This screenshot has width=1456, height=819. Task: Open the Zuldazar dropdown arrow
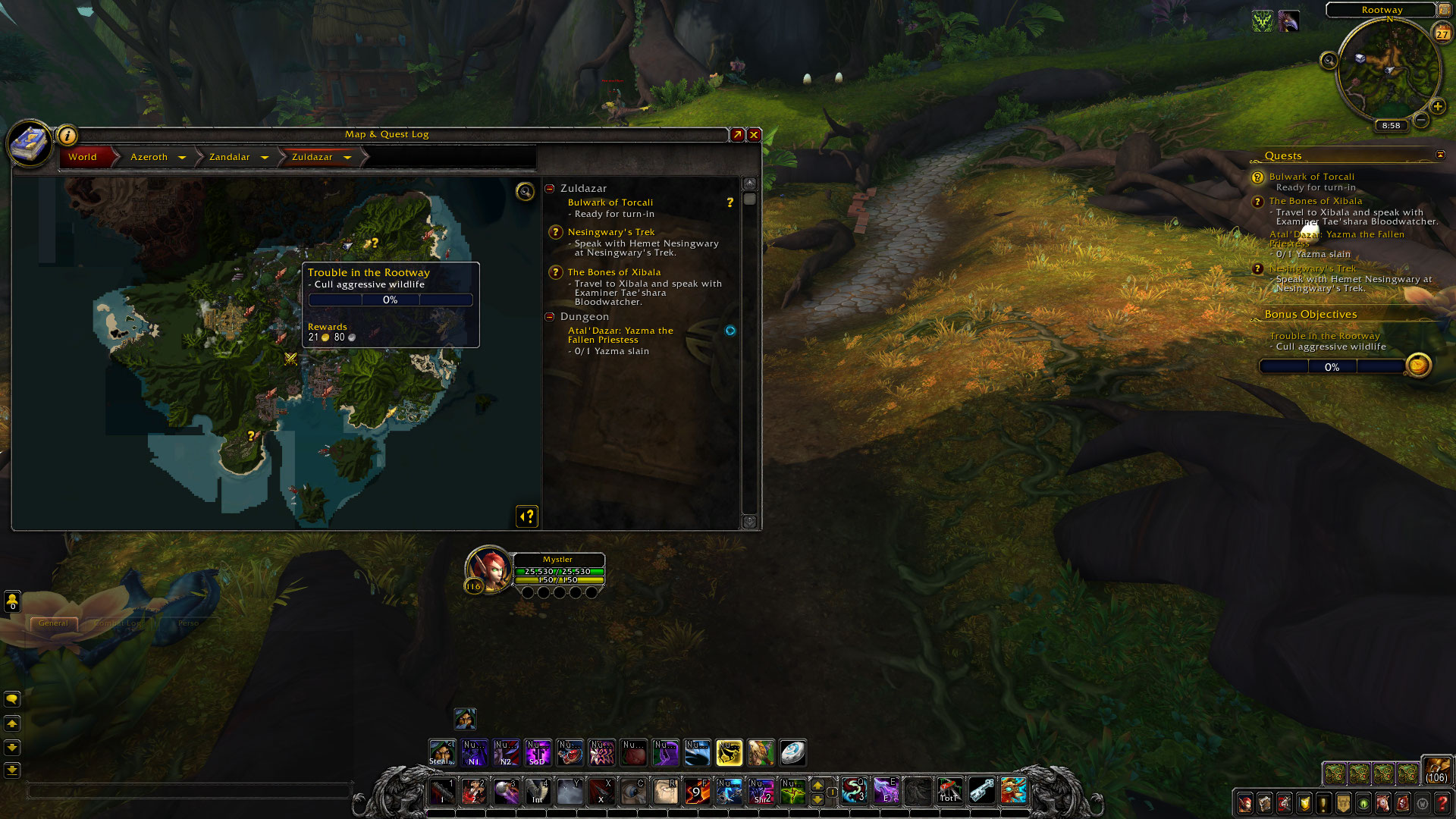(x=347, y=157)
